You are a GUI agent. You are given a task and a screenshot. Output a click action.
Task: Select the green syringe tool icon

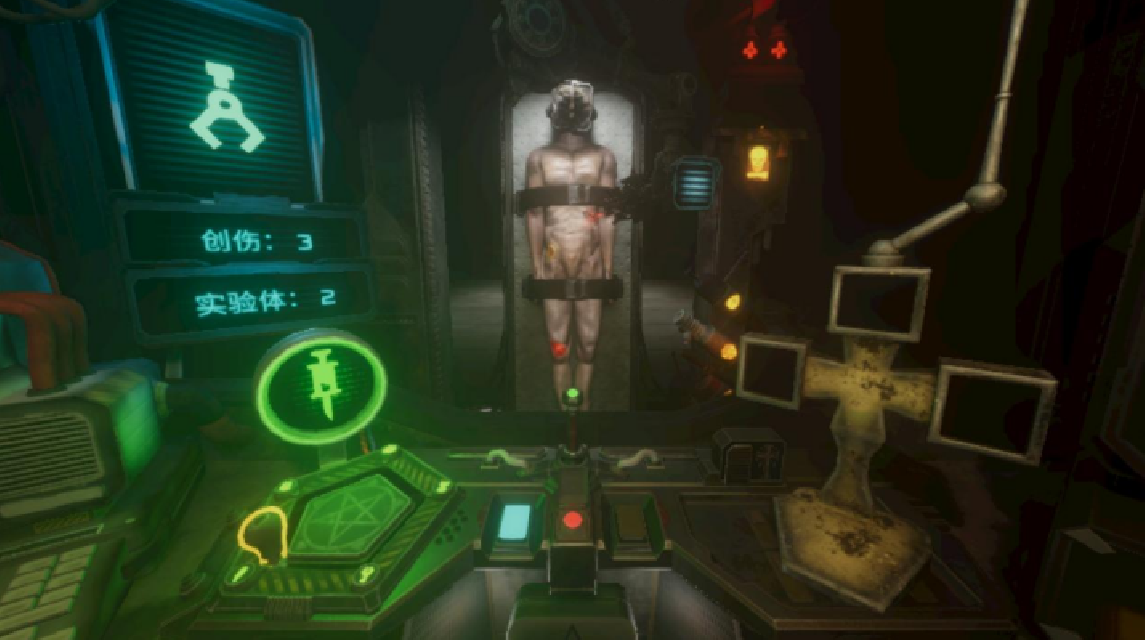click(321, 384)
